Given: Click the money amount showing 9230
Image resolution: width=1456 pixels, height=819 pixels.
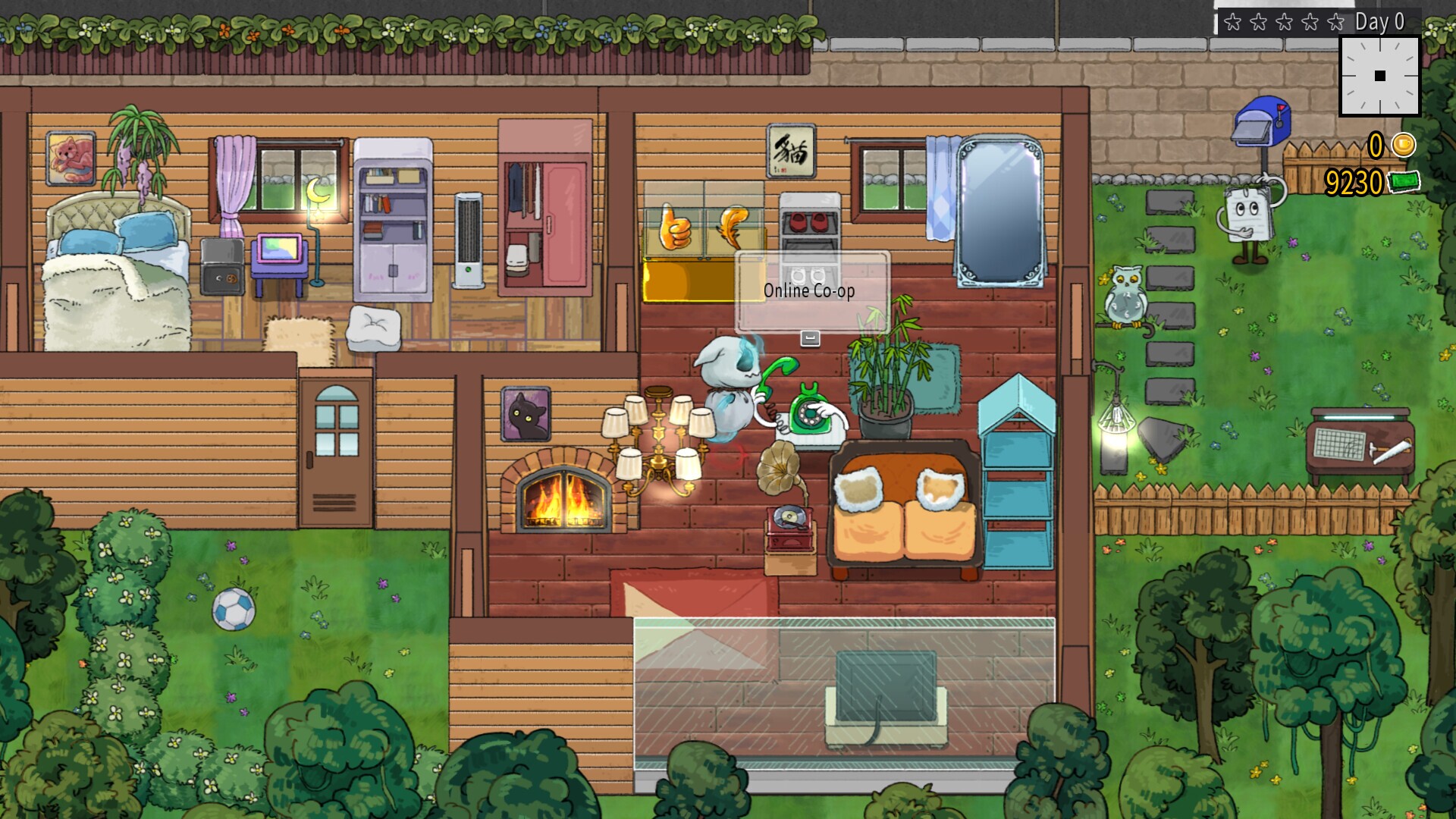Looking at the screenshot, I should click(1354, 180).
